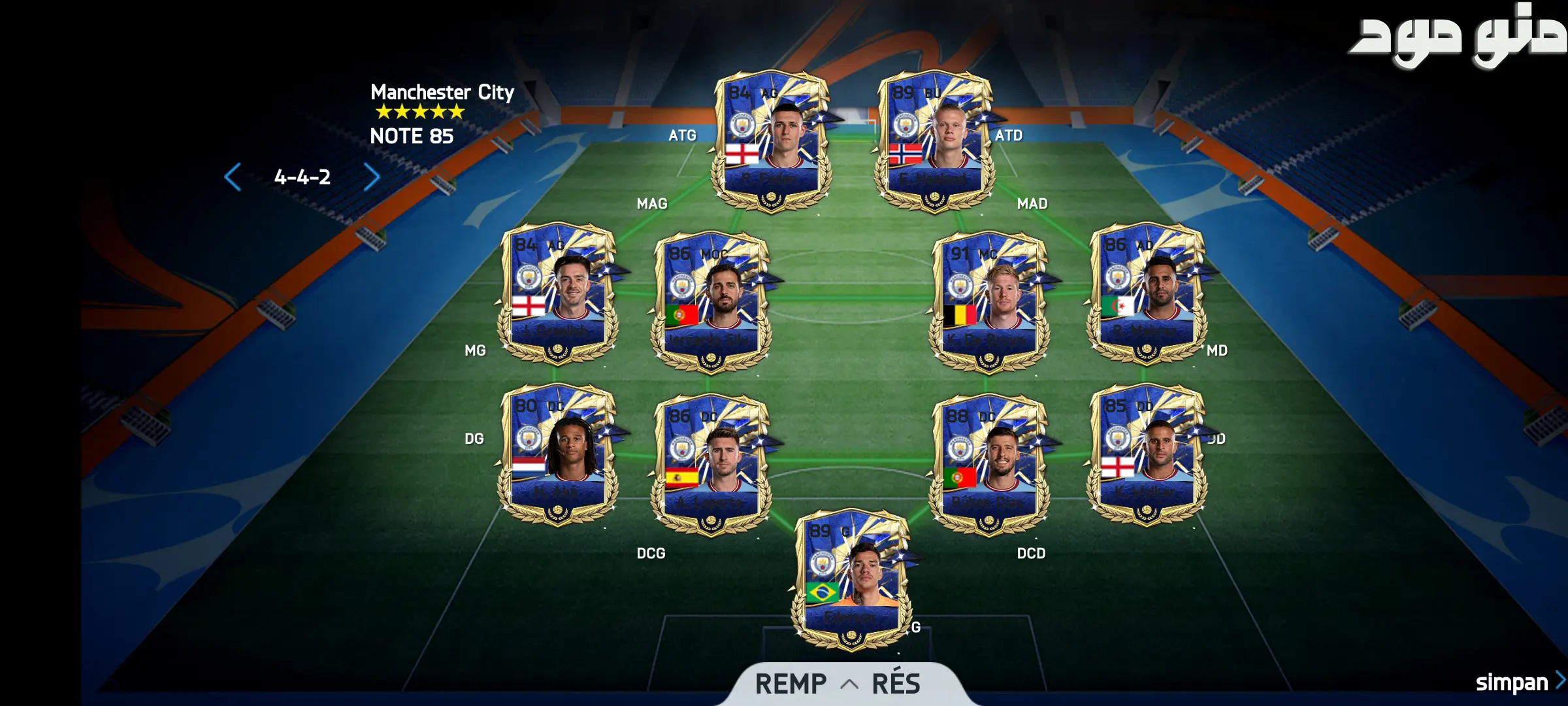The image size is (1568, 706).
Task: Select the 80-rated Dutch left back card
Action: tap(557, 455)
